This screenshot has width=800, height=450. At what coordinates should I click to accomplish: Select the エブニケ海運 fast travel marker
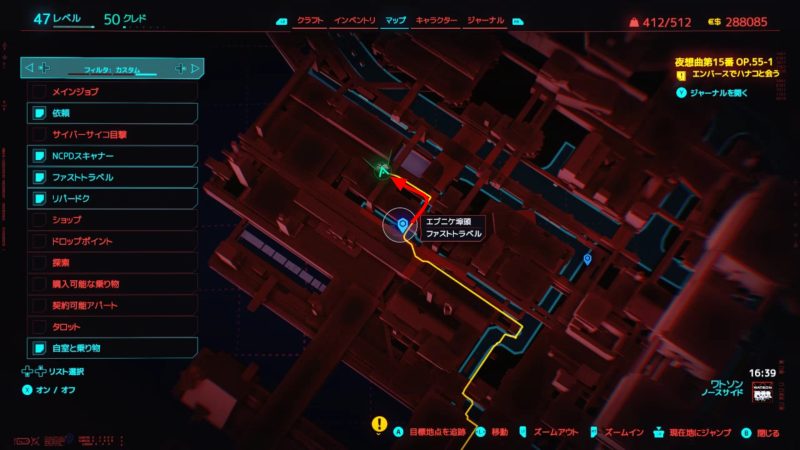click(x=402, y=226)
